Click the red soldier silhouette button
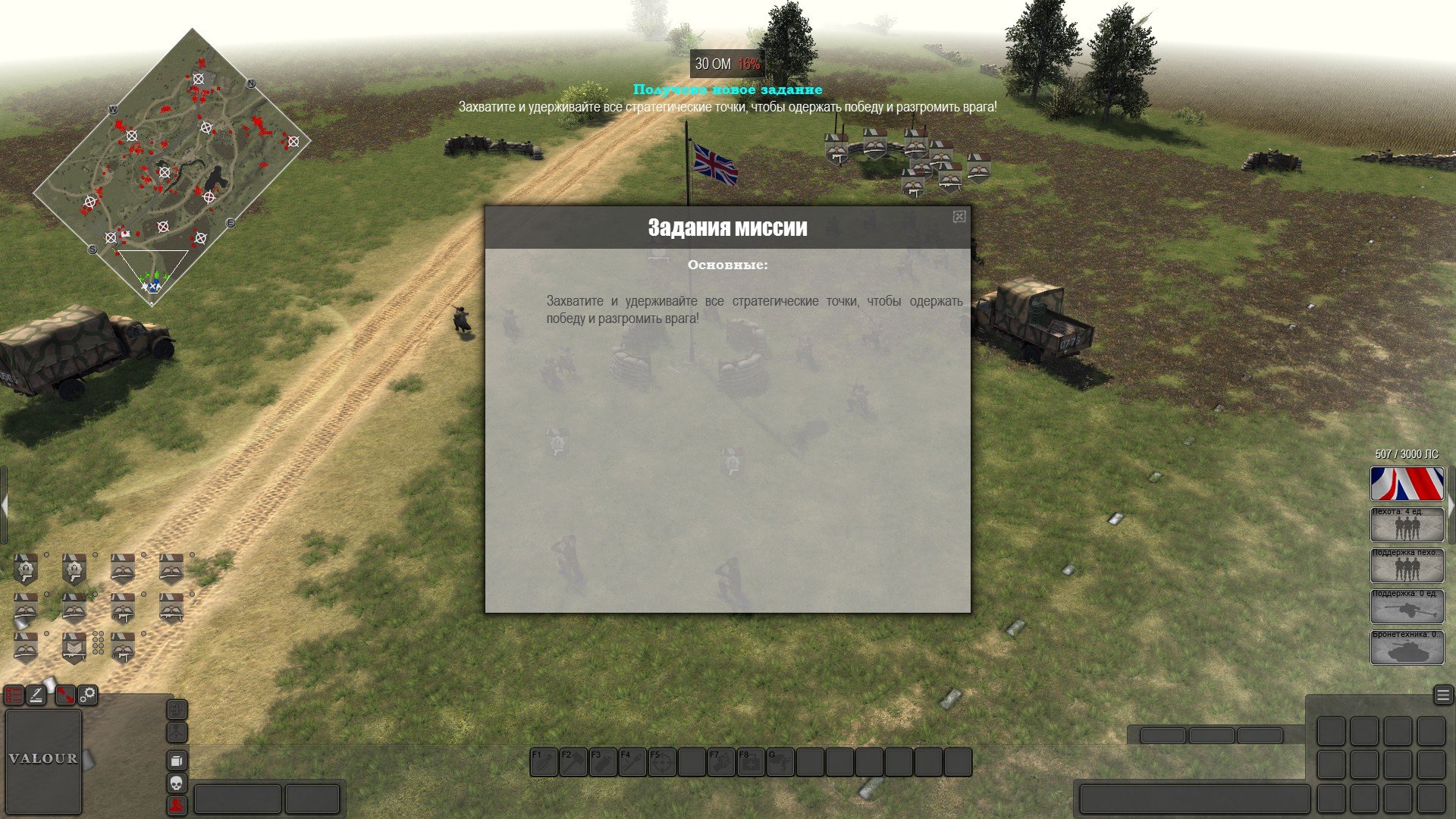 (x=176, y=805)
